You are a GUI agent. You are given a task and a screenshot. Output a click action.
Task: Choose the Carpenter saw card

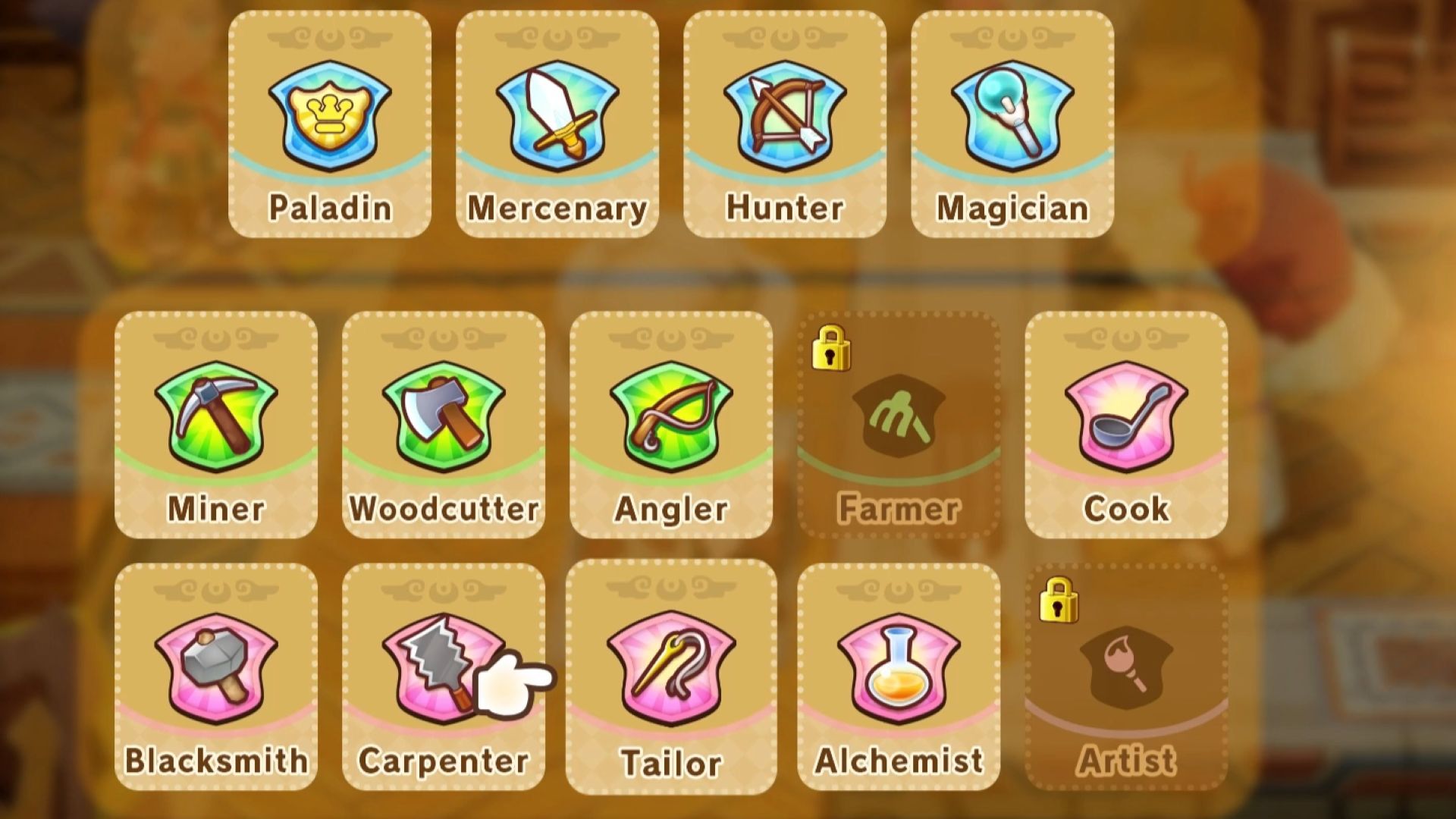point(444,676)
